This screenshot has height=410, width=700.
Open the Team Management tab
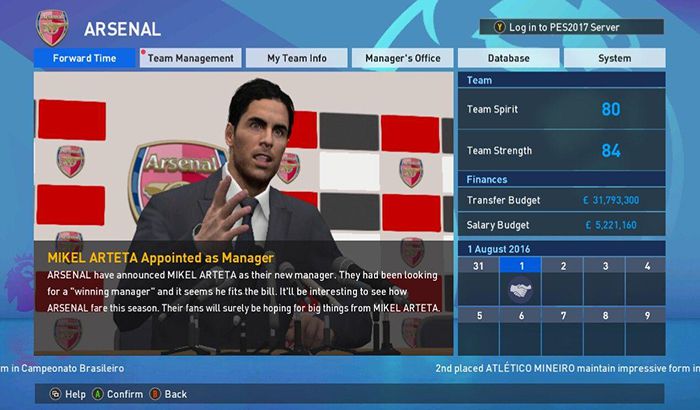click(x=190, y=58)
